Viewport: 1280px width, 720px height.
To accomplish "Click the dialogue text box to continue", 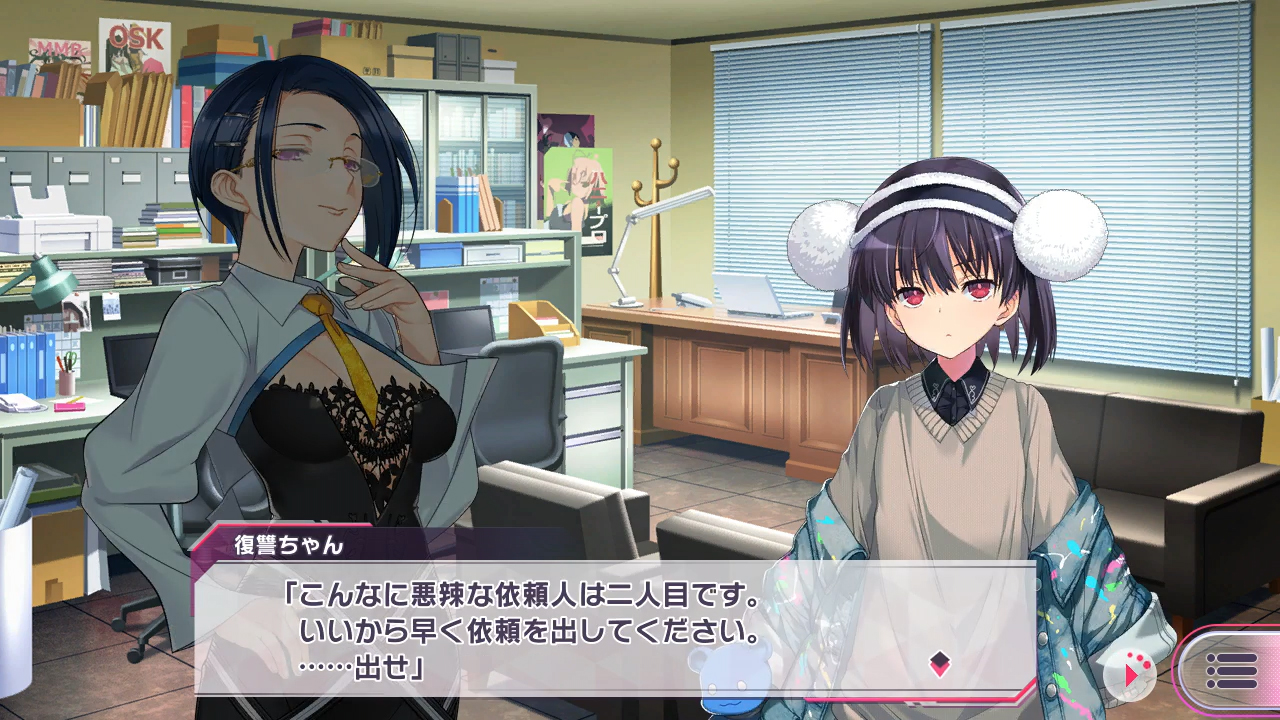I will tap(600, 628).
